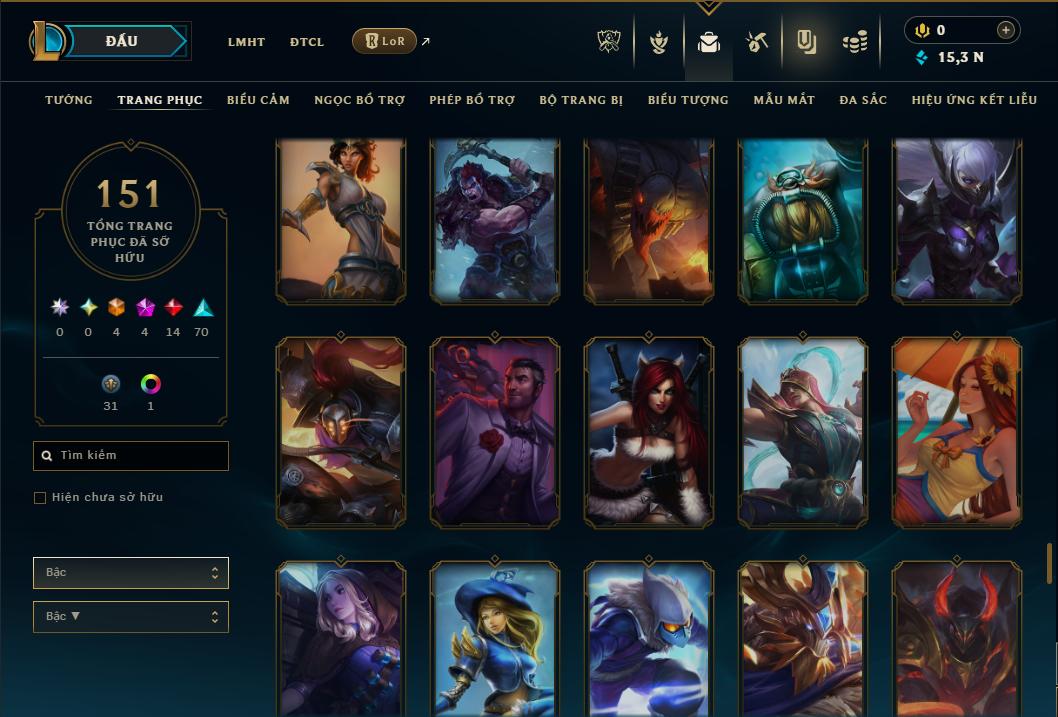Open the hammer loot crafting icon
1058x717 pixels.
(756, 42)
